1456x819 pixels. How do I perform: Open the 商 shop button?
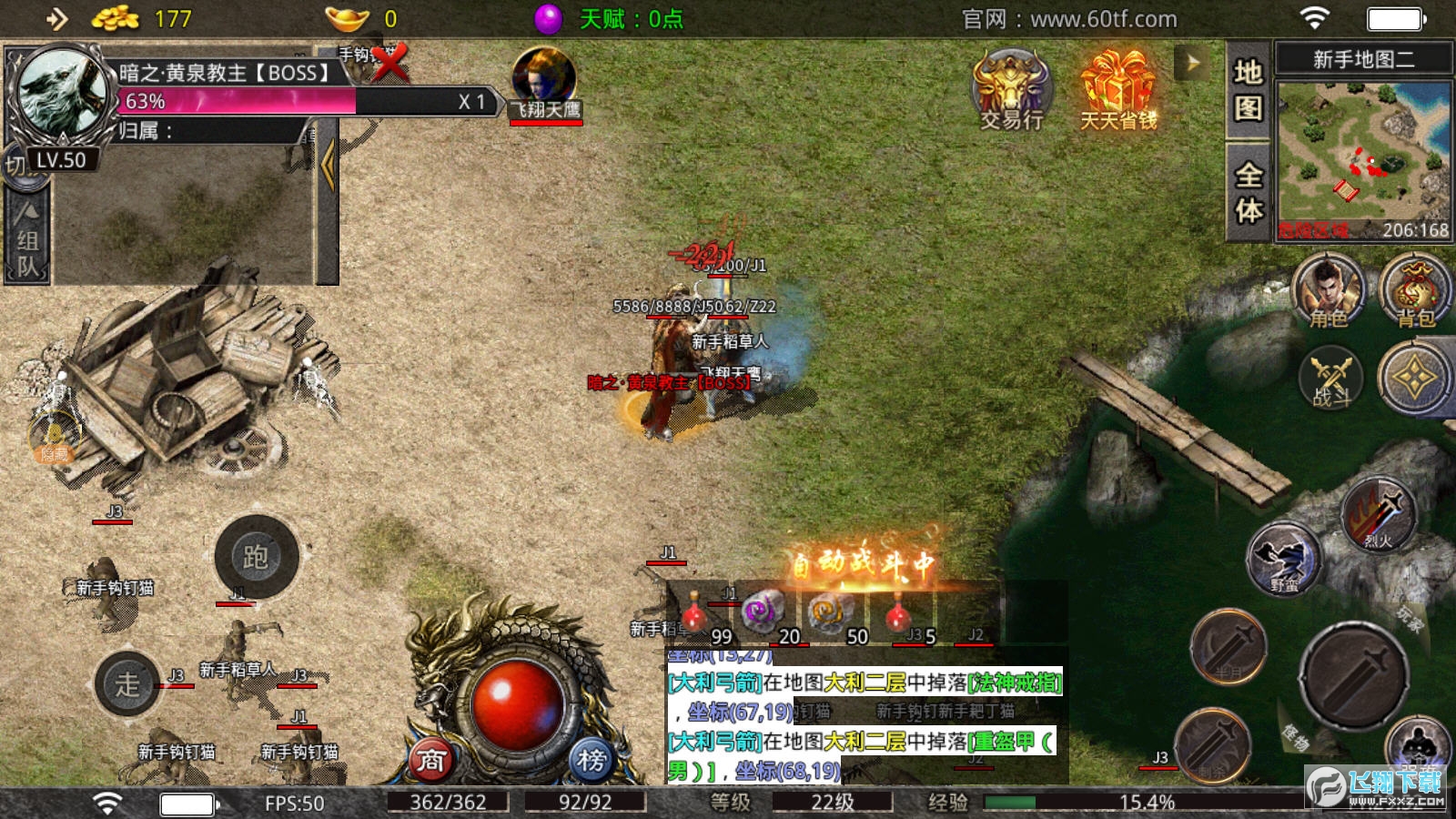pos(431,760)
